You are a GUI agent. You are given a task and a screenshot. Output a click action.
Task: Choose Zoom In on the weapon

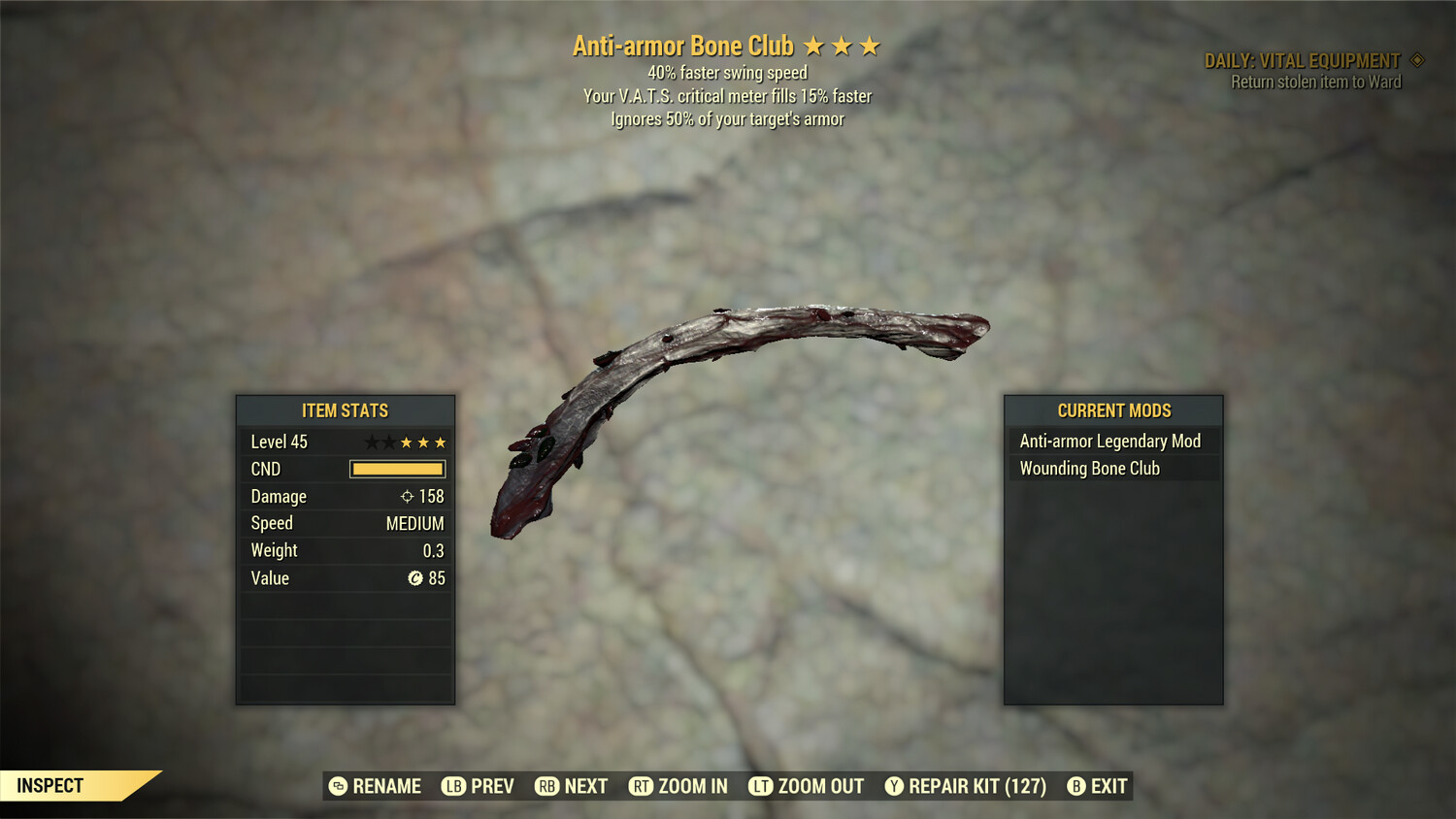678,786
